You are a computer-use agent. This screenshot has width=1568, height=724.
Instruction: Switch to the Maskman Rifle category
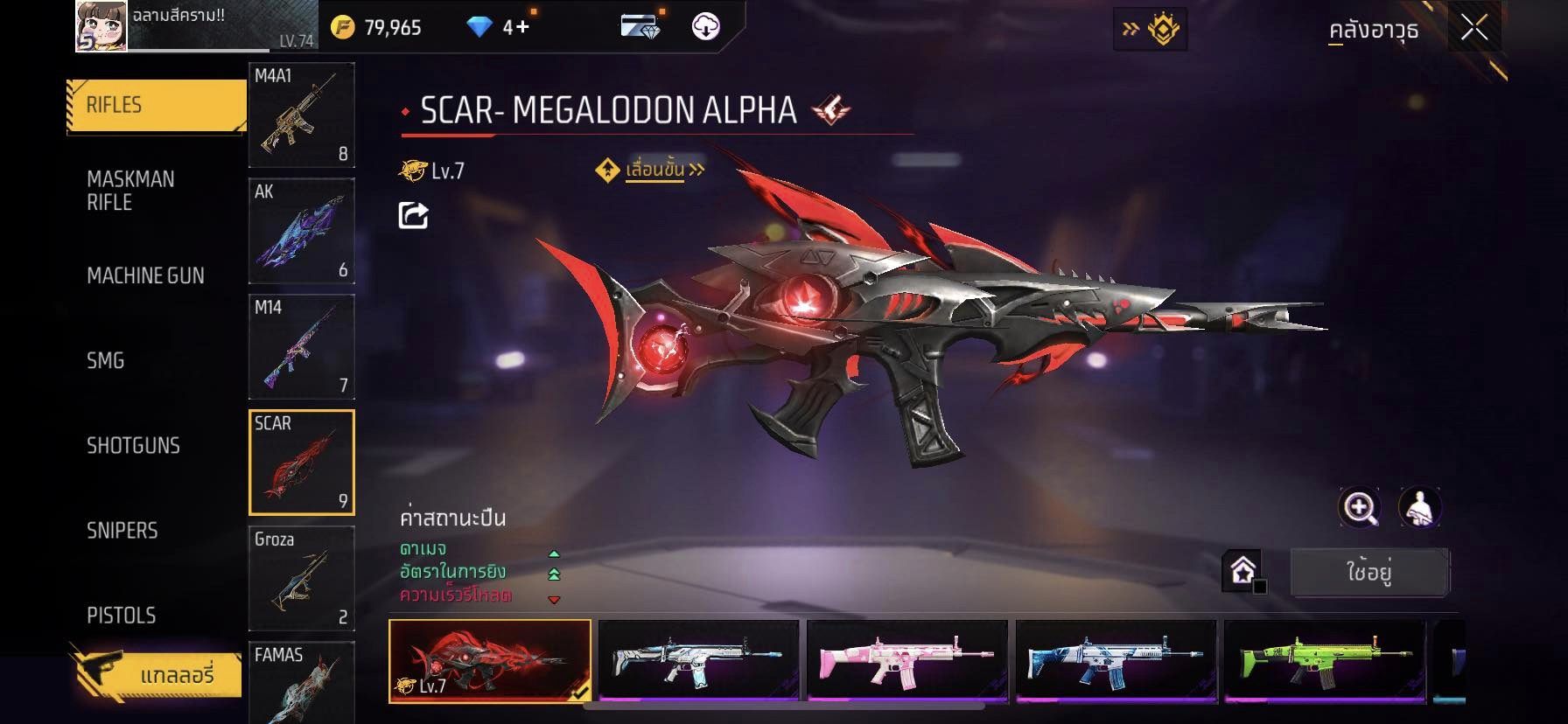tap(130, 191)
